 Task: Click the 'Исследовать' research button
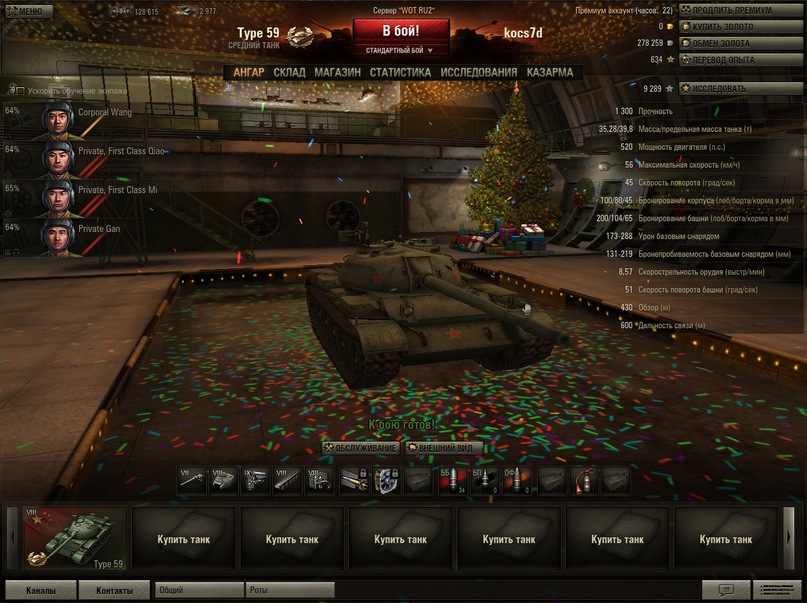point(741,88)
